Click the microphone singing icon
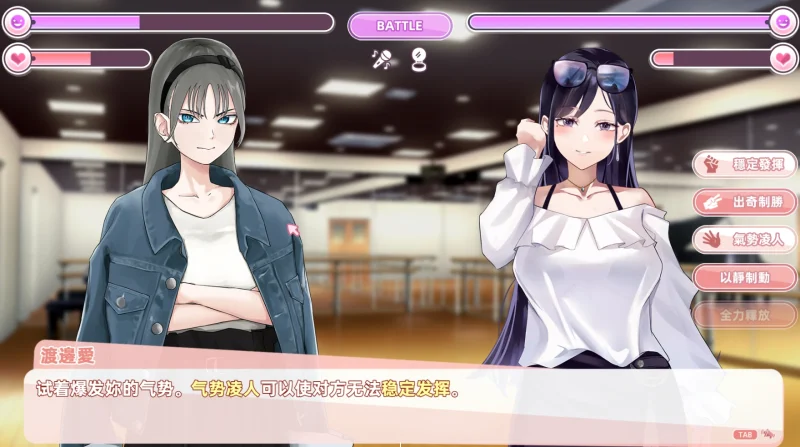 click(x=381, y=60)
